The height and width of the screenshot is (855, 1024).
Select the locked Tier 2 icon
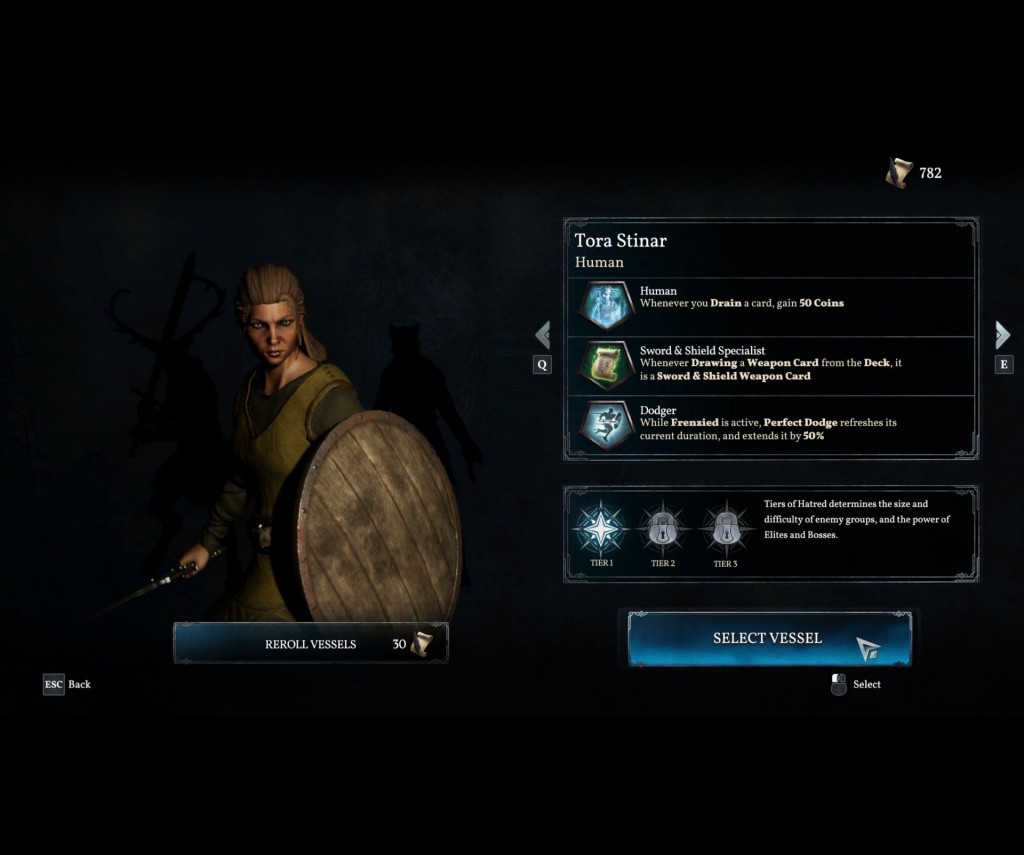[x=663, y=530]
